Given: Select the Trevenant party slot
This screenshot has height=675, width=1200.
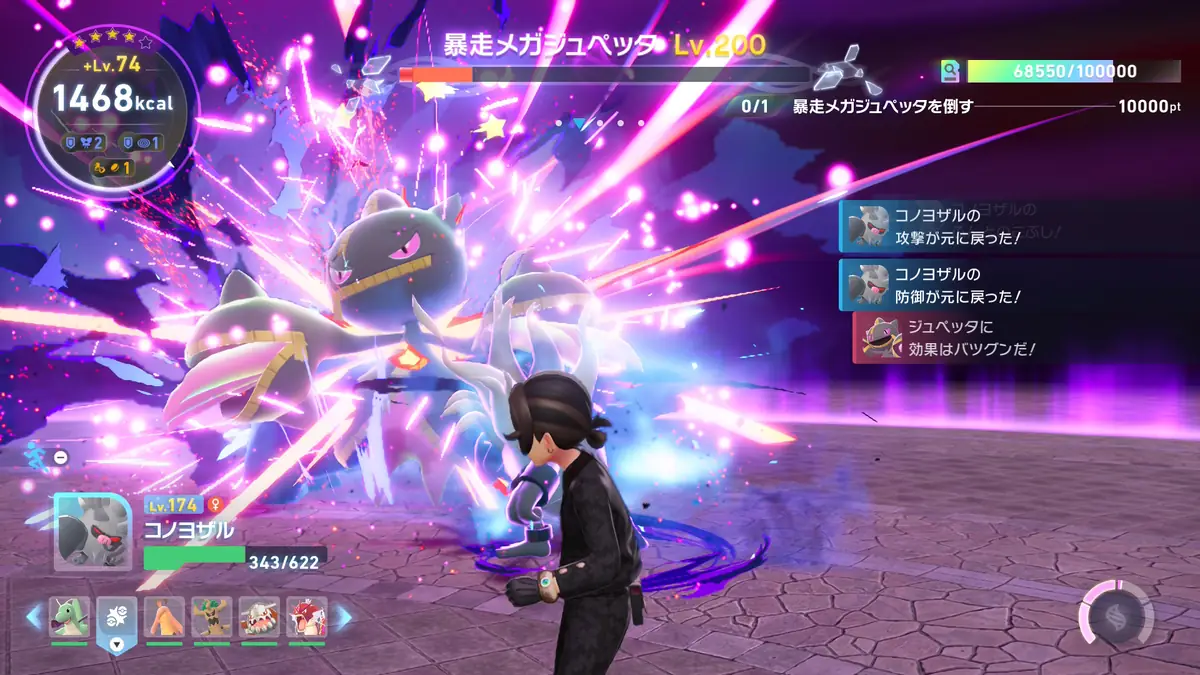Looking at the screenshot, I should (212, 618).
